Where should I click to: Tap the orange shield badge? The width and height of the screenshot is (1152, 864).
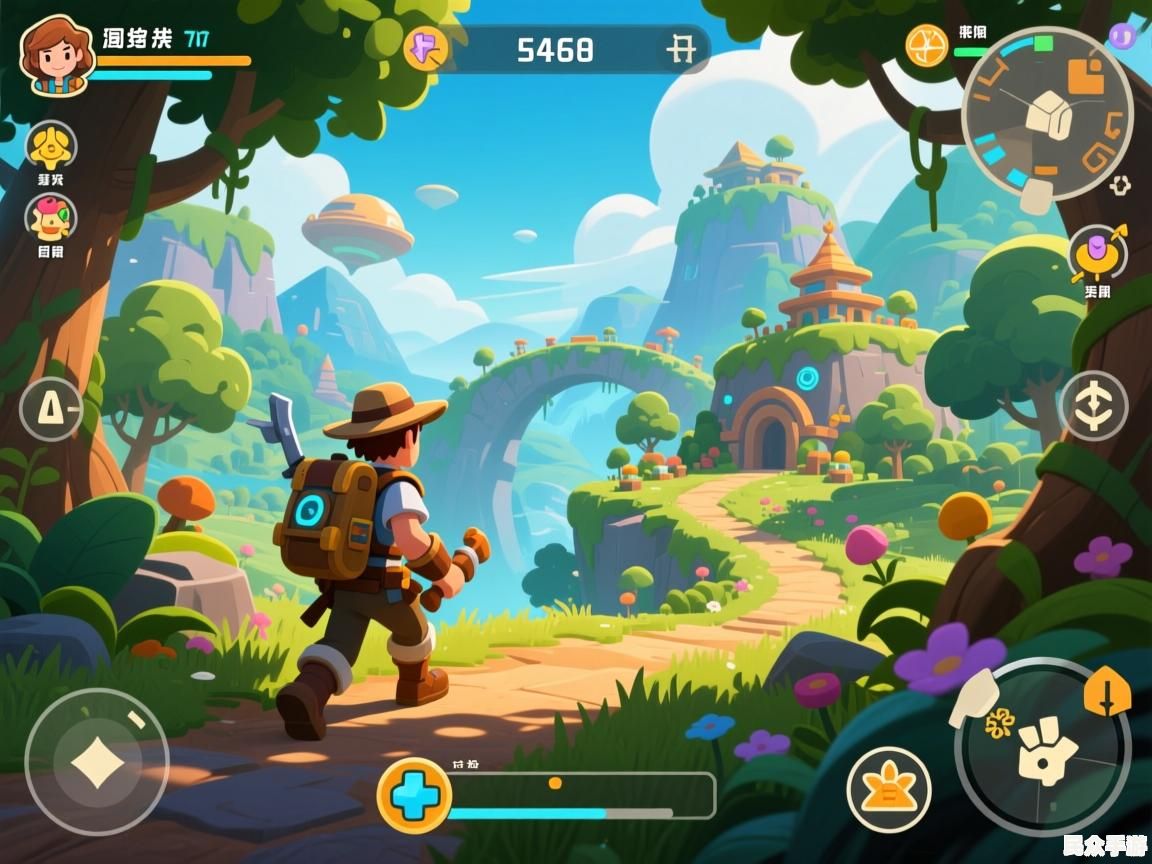pos(1107,690)
